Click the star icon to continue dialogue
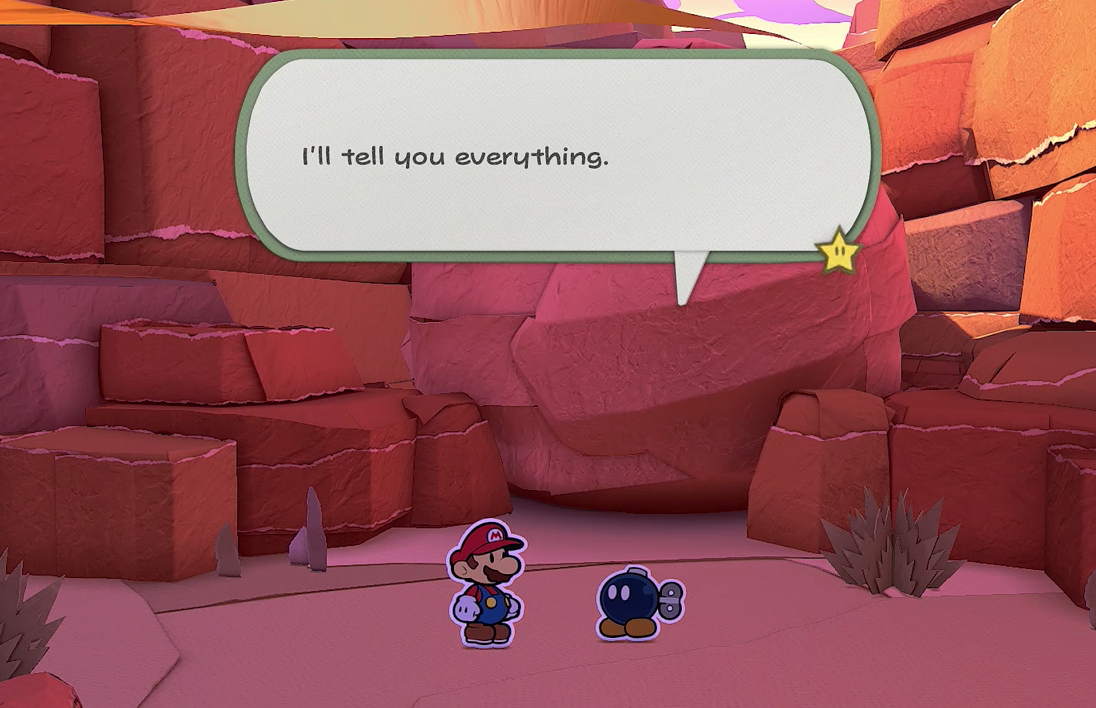 tap(838, 252)
